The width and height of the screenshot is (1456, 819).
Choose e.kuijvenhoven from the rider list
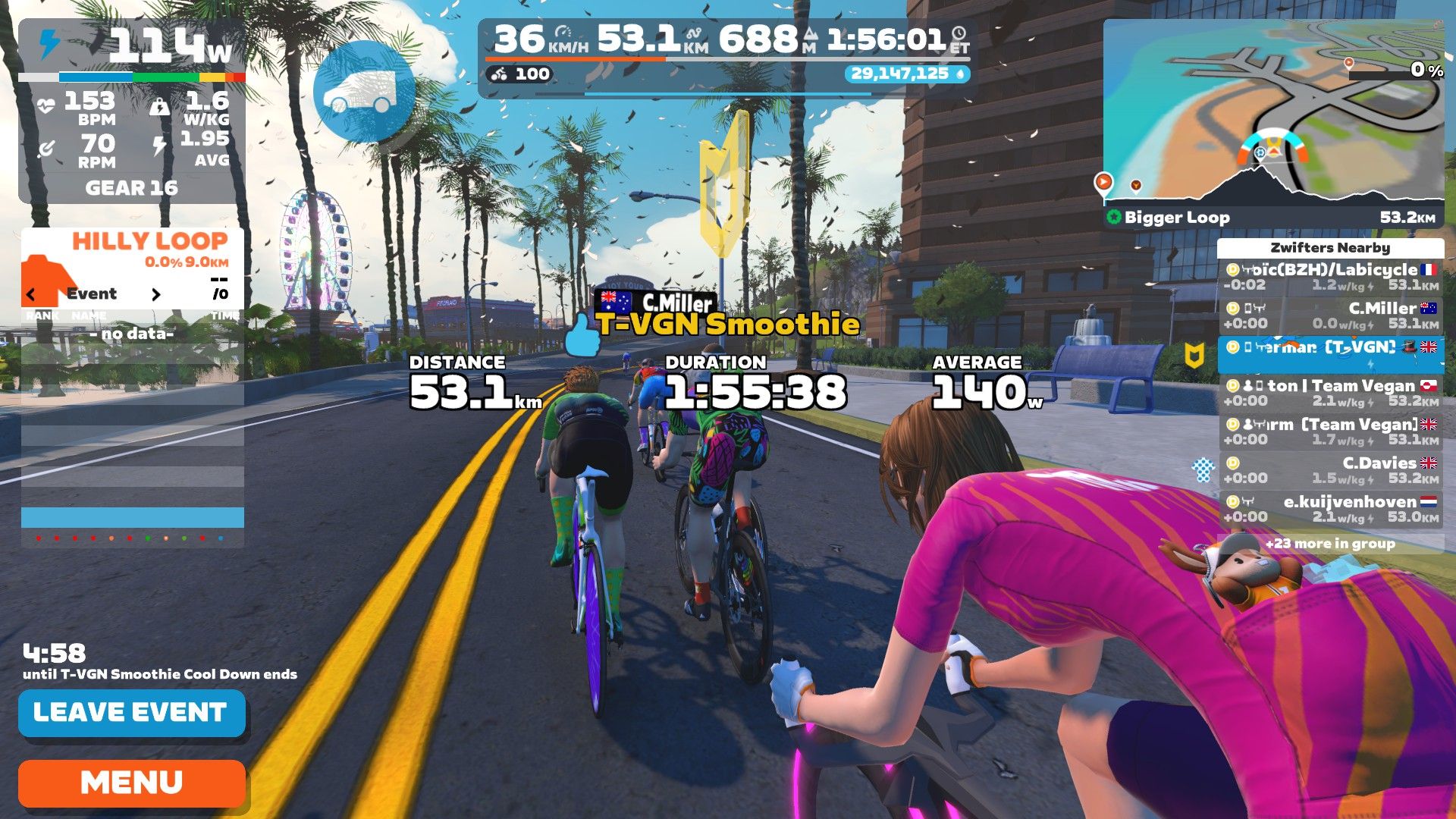click(1330, 509)
